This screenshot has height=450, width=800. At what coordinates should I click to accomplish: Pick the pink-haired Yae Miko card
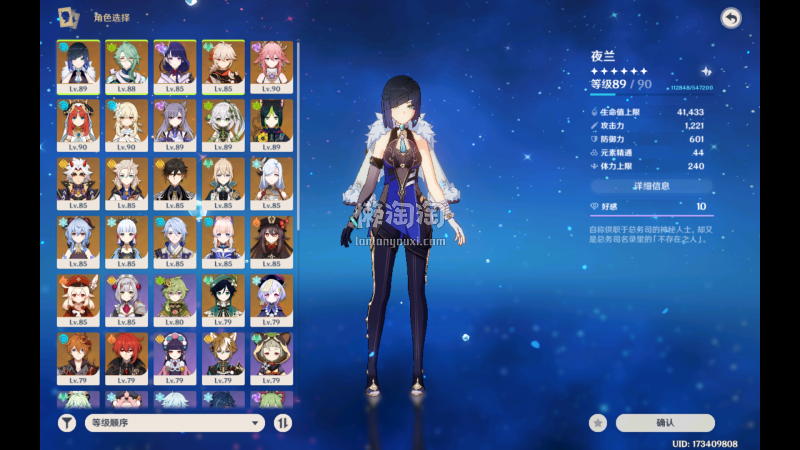pyautogui.click(x=271, y=66)
